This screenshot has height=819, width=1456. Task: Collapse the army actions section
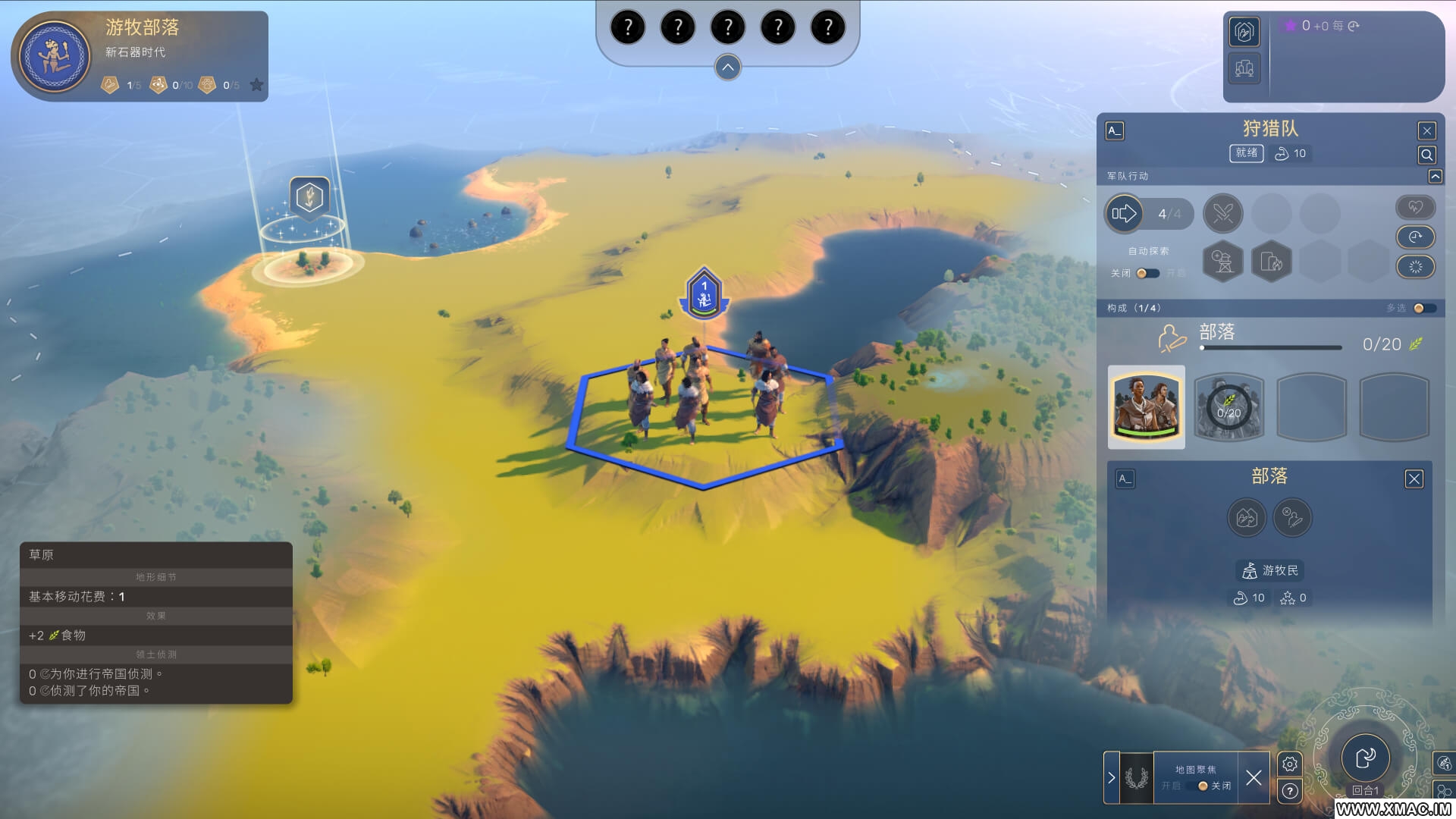1435,176
